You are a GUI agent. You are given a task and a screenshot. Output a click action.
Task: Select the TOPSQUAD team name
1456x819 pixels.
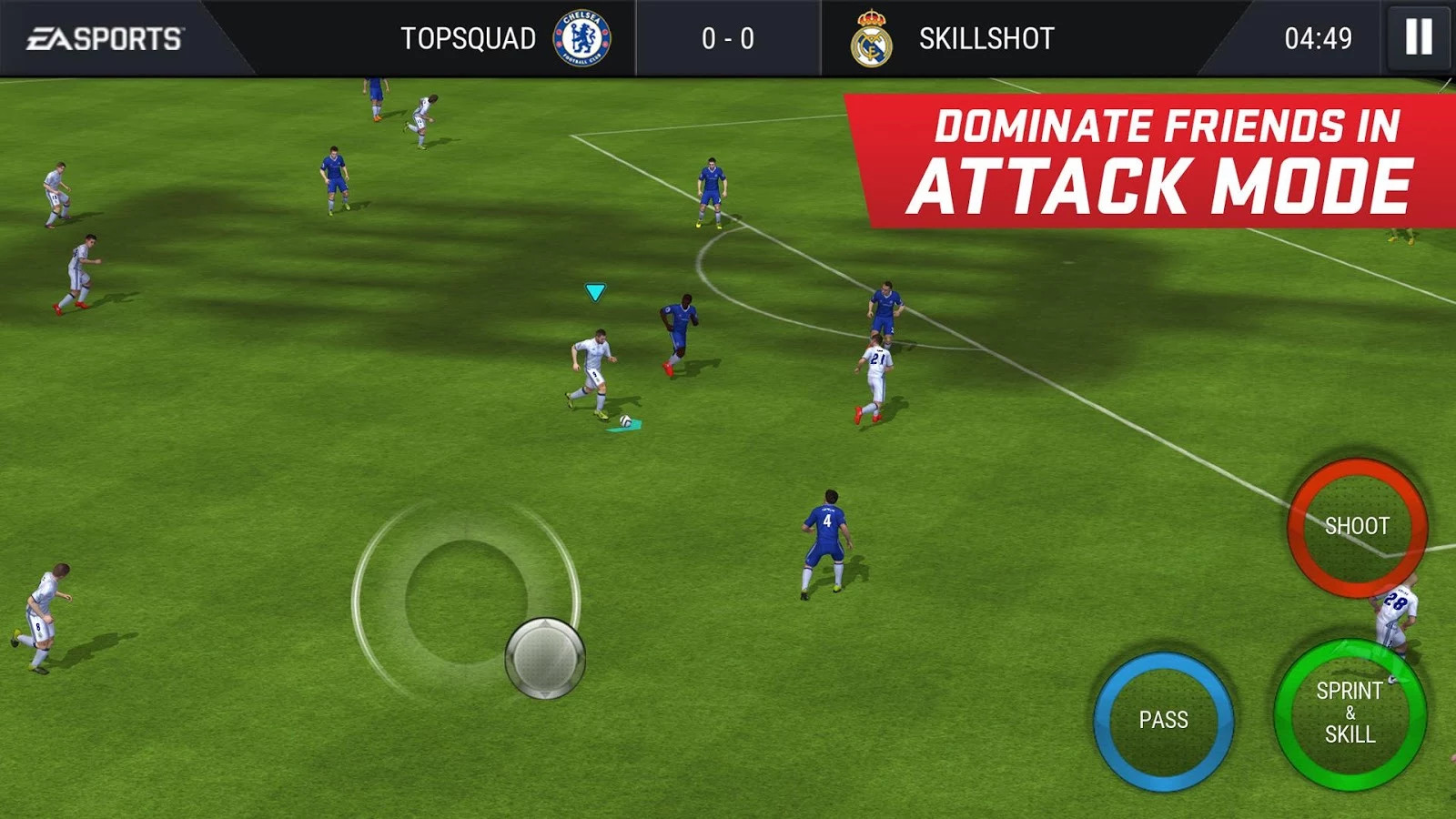click(468, 38)
